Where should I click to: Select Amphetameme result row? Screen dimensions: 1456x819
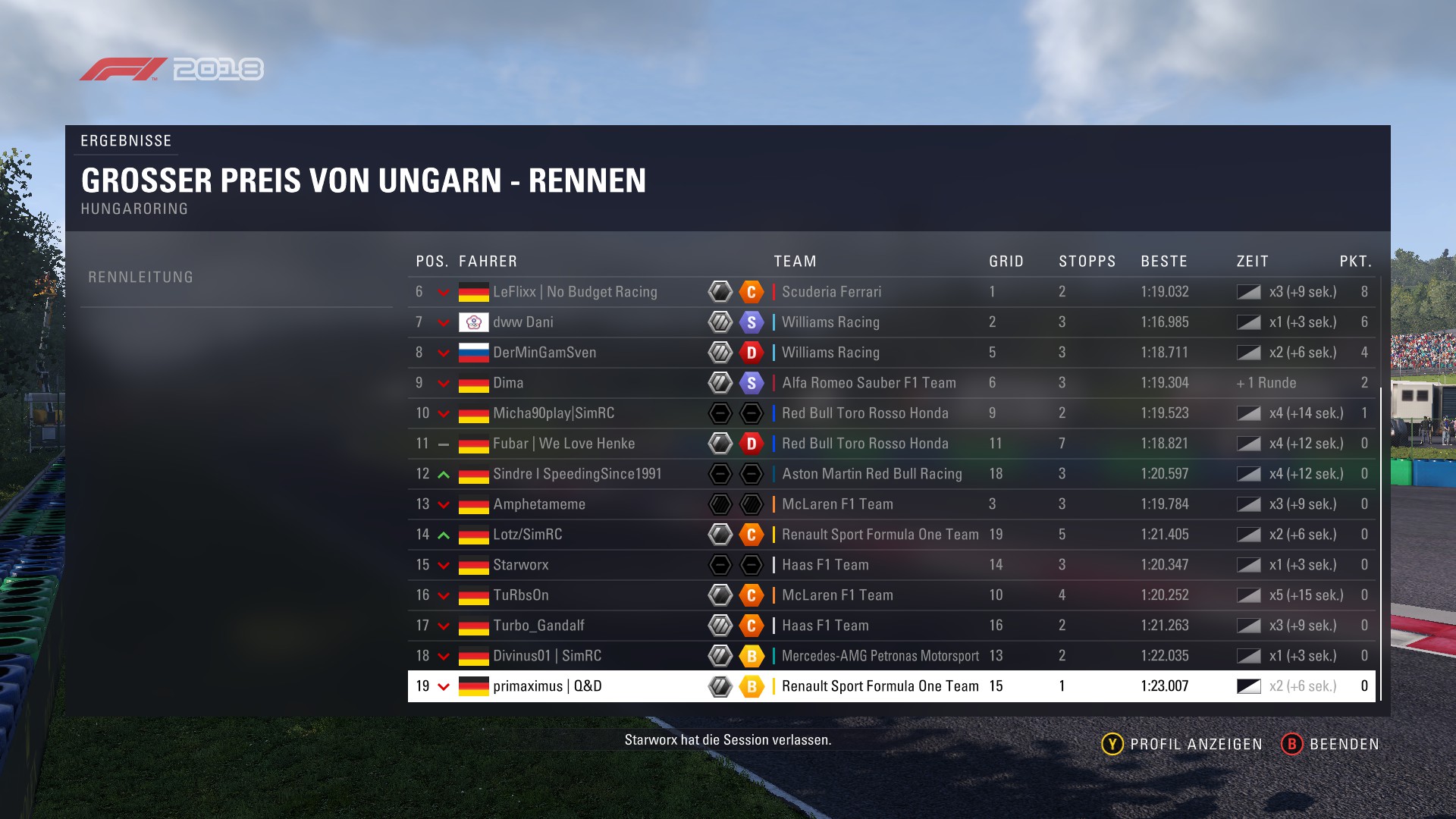[x=539, y=504]
